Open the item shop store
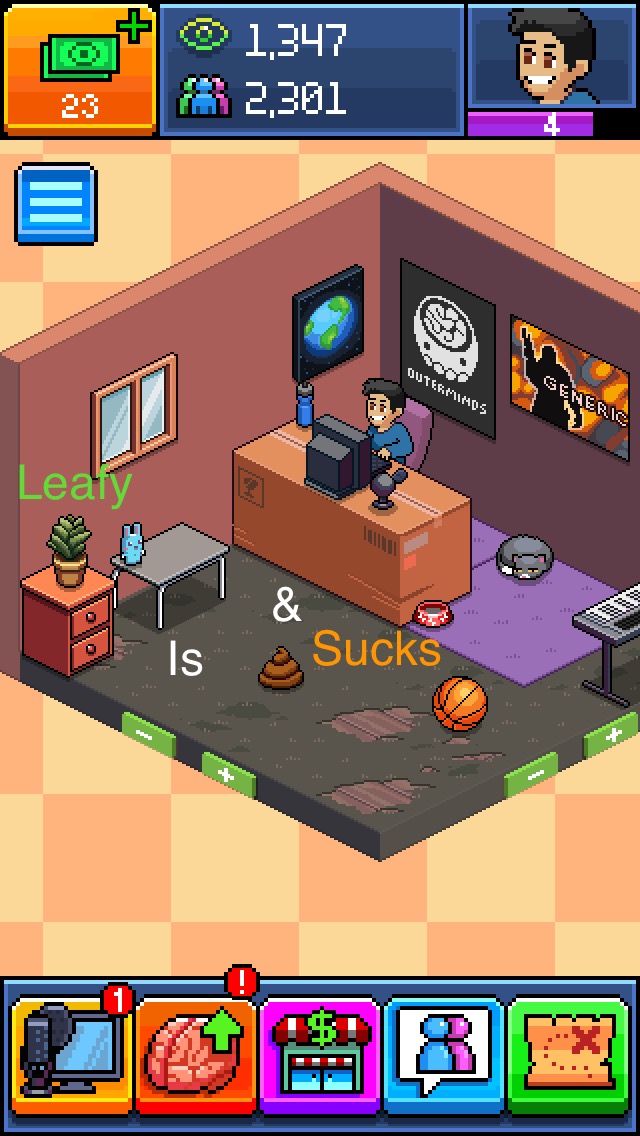 point(321,1055)
